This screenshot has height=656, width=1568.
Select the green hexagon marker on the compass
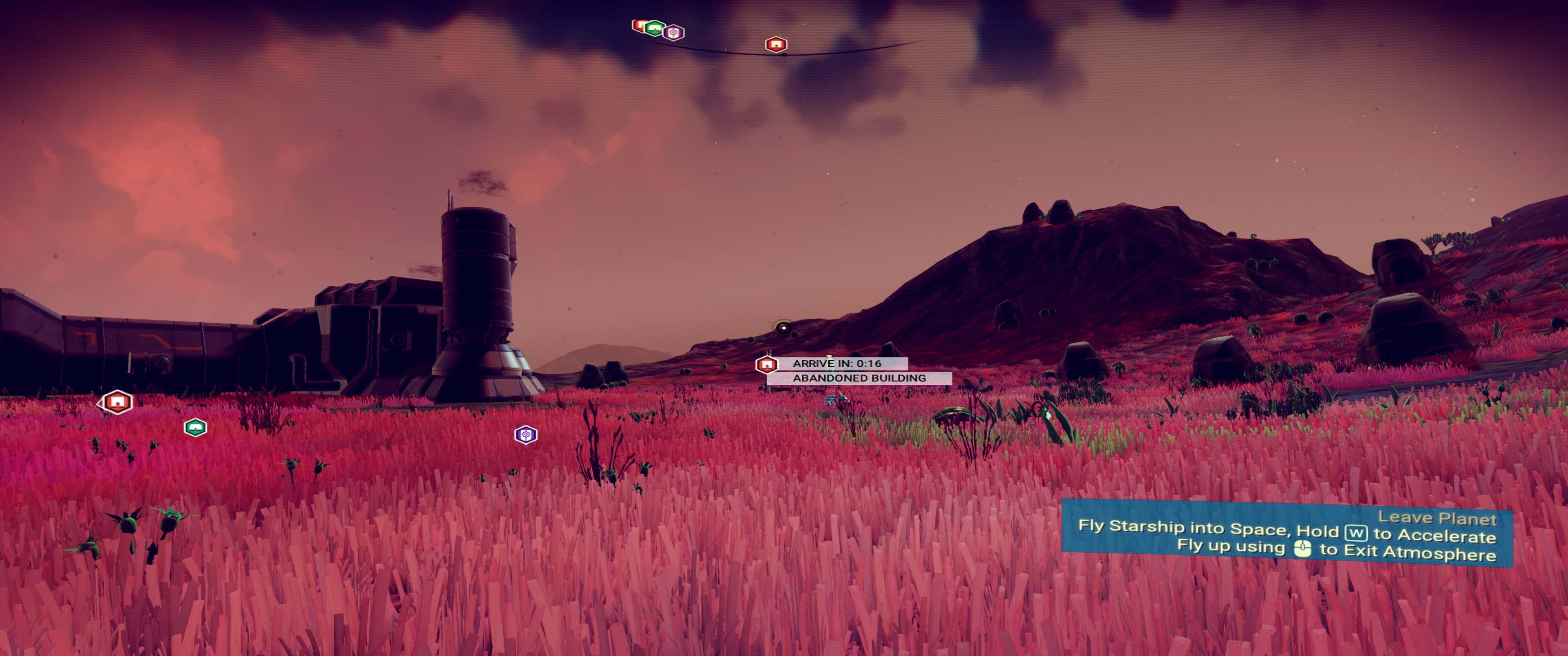tap(655, 28)
